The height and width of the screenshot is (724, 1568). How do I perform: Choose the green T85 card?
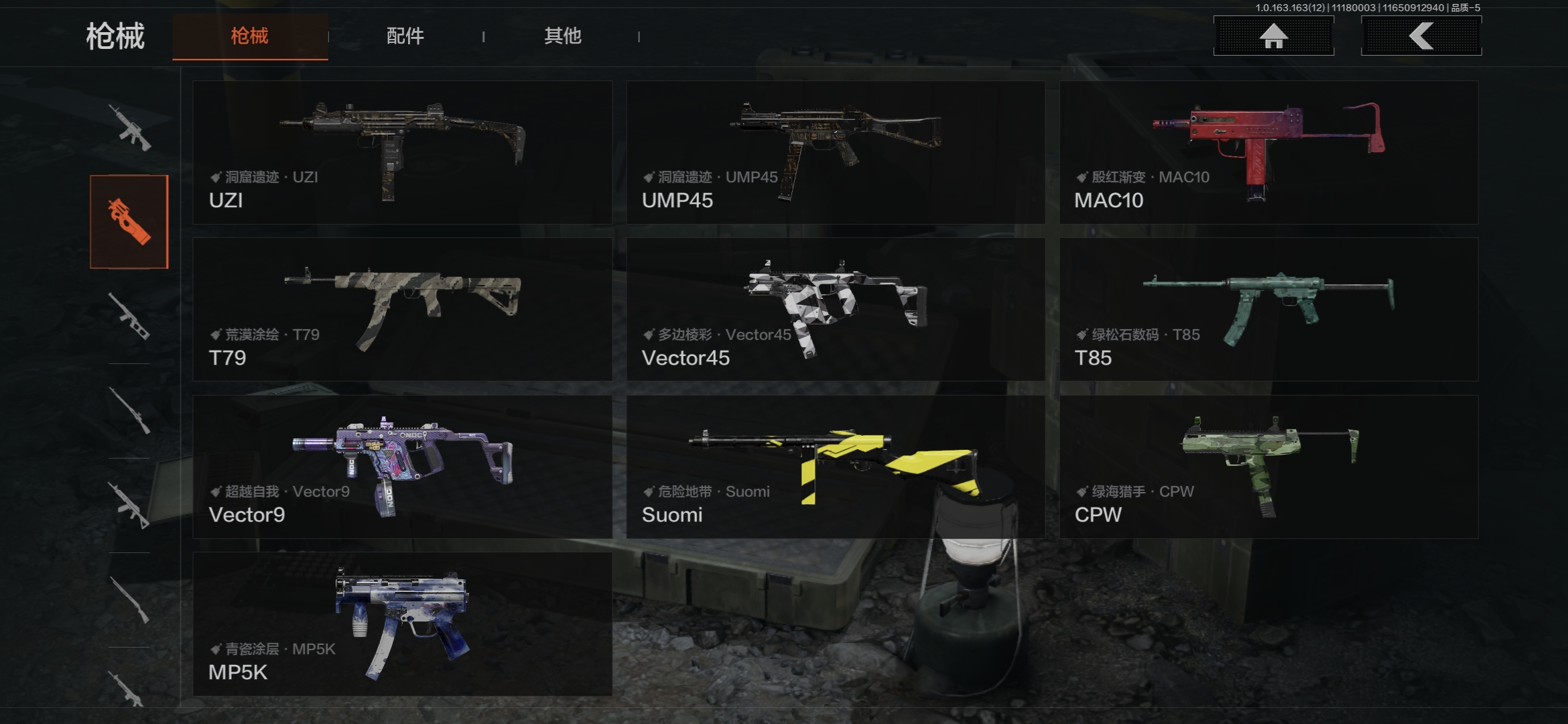pyautogui.click(x=1268, y=310)
